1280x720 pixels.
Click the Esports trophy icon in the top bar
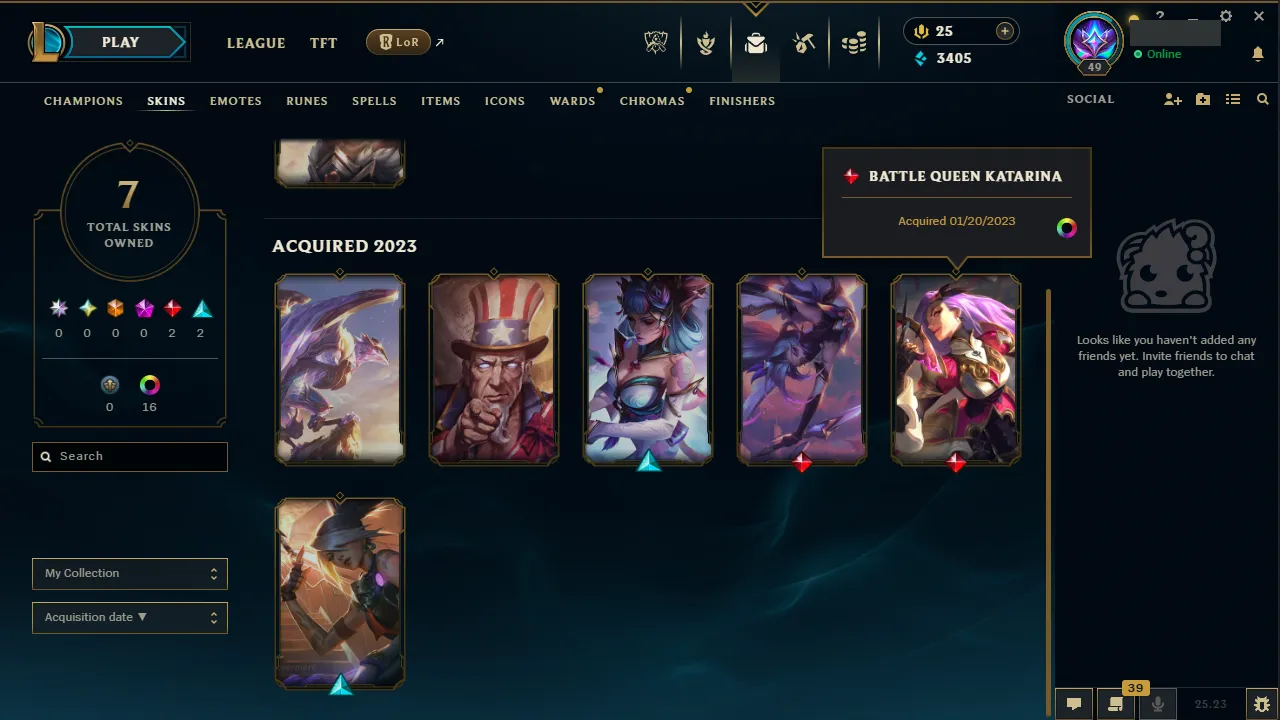coord(656,42)
